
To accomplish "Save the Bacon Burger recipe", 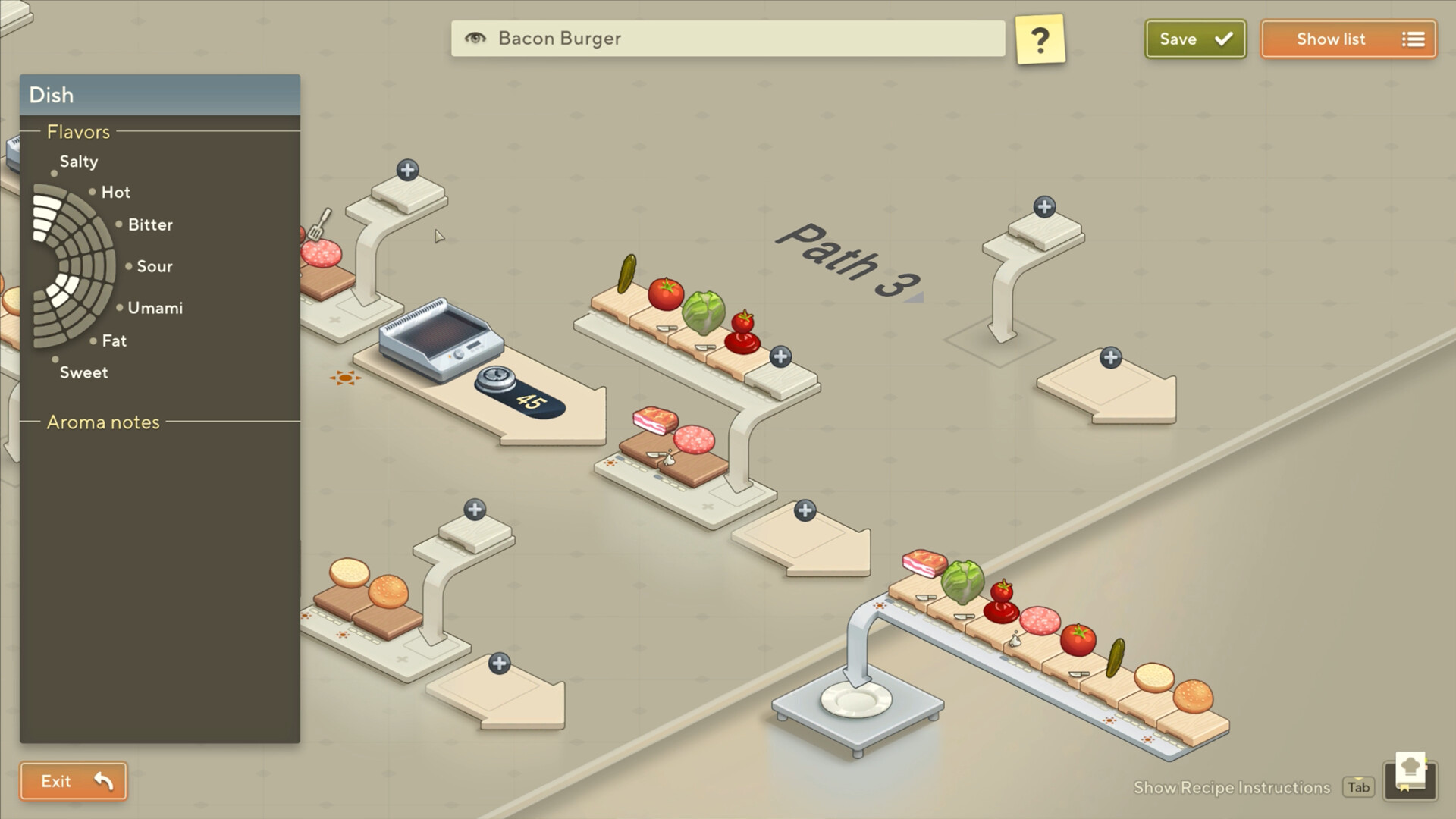I will (x=1194, y=39).
